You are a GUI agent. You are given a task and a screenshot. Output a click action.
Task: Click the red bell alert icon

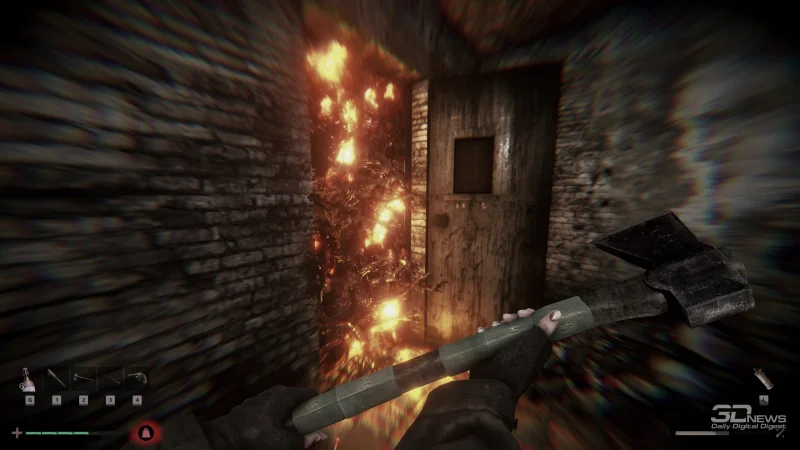tap(146, 433)
